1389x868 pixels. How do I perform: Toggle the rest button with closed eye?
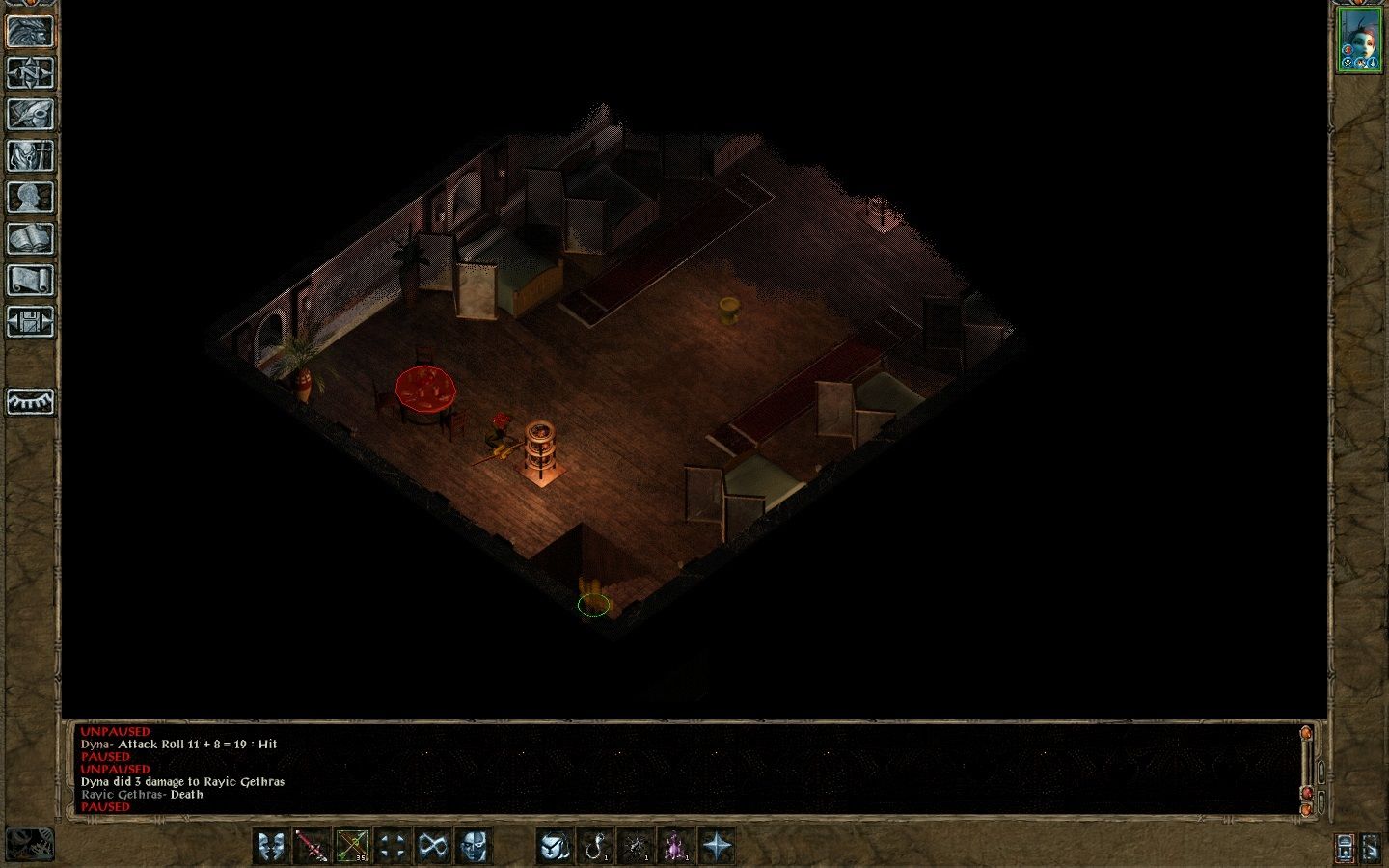point(30,401)
